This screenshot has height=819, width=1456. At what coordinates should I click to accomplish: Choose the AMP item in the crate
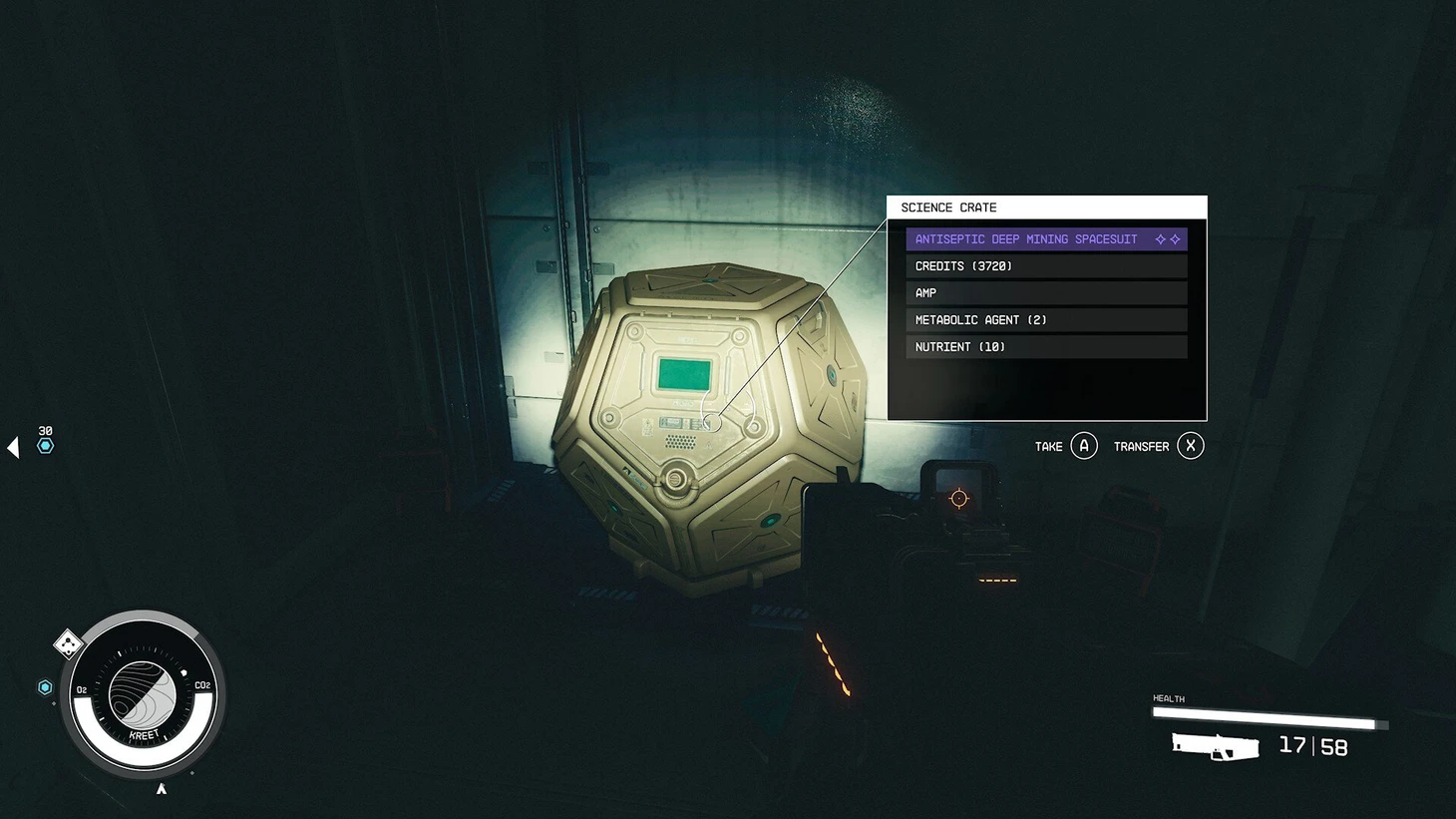tap(1045, 293)
